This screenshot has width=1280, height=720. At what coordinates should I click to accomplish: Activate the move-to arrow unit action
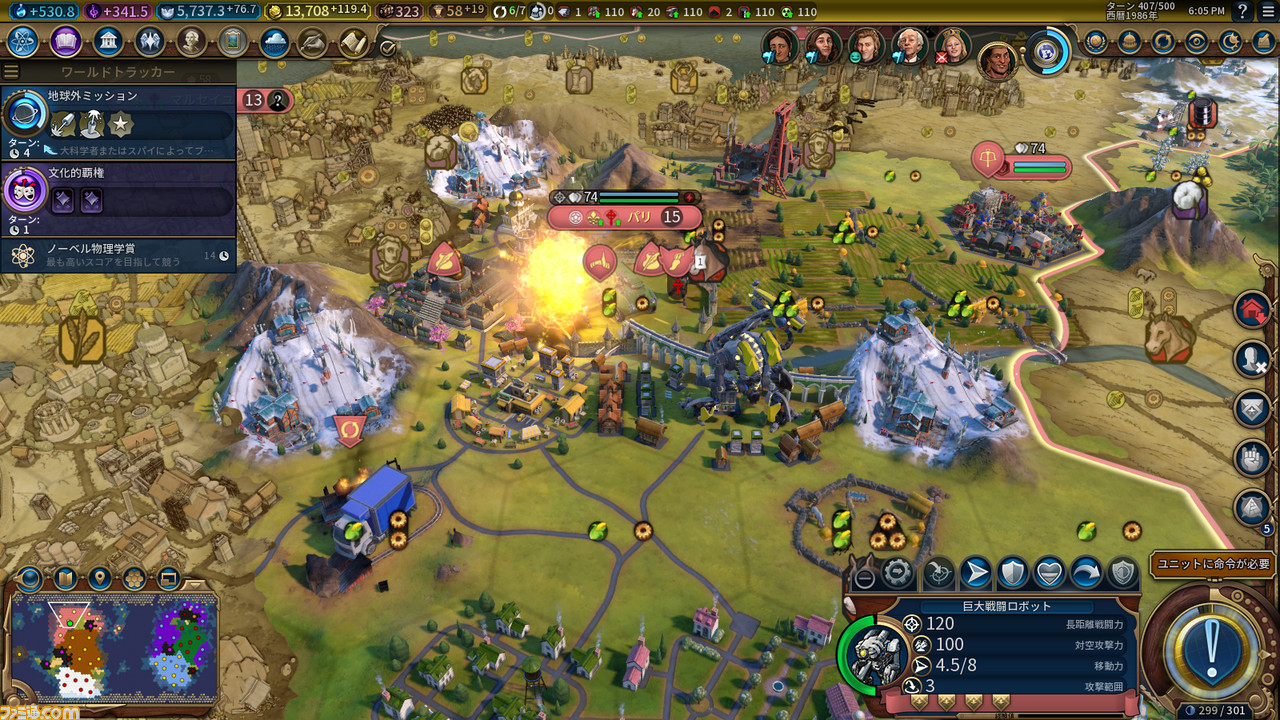coord(975,573)
